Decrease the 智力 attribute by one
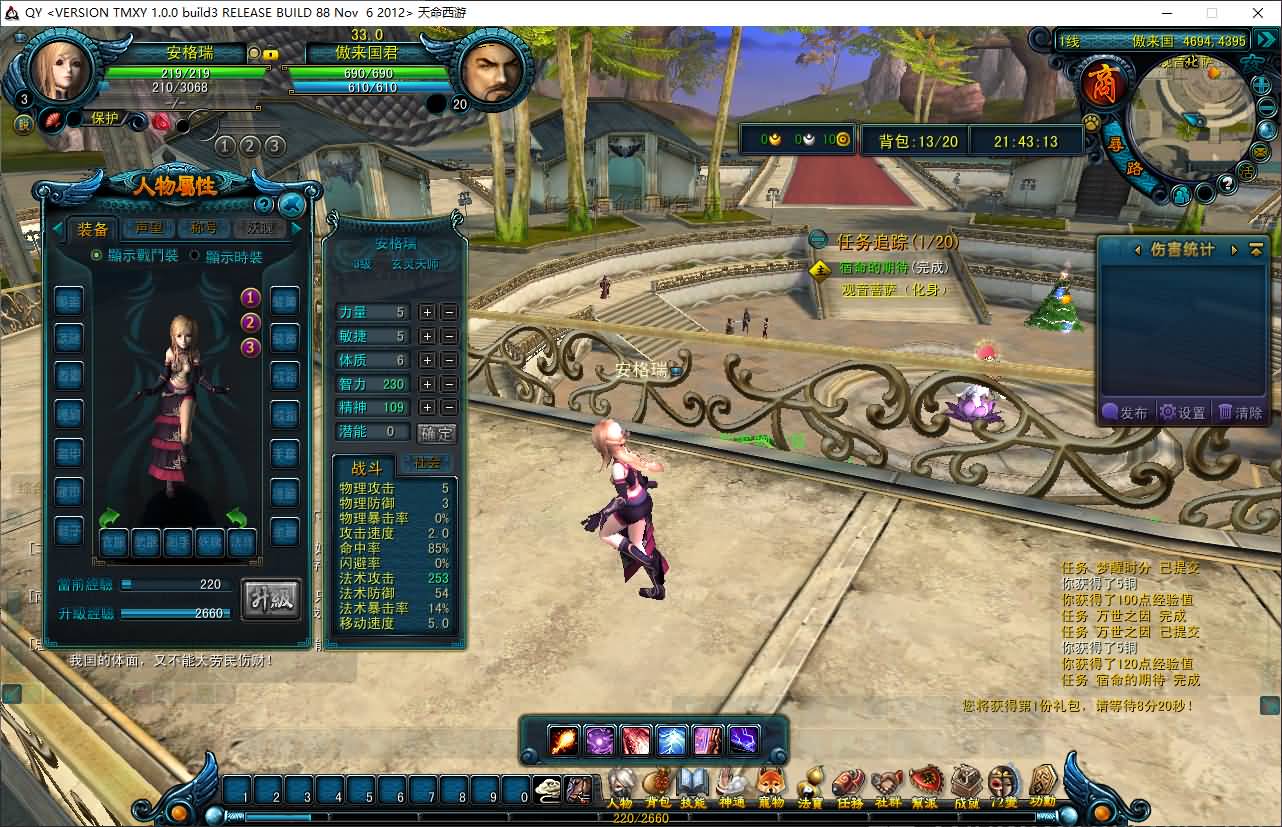This screenshot has width=1282, height=827. pyautogui.click(x=449, y=384)
